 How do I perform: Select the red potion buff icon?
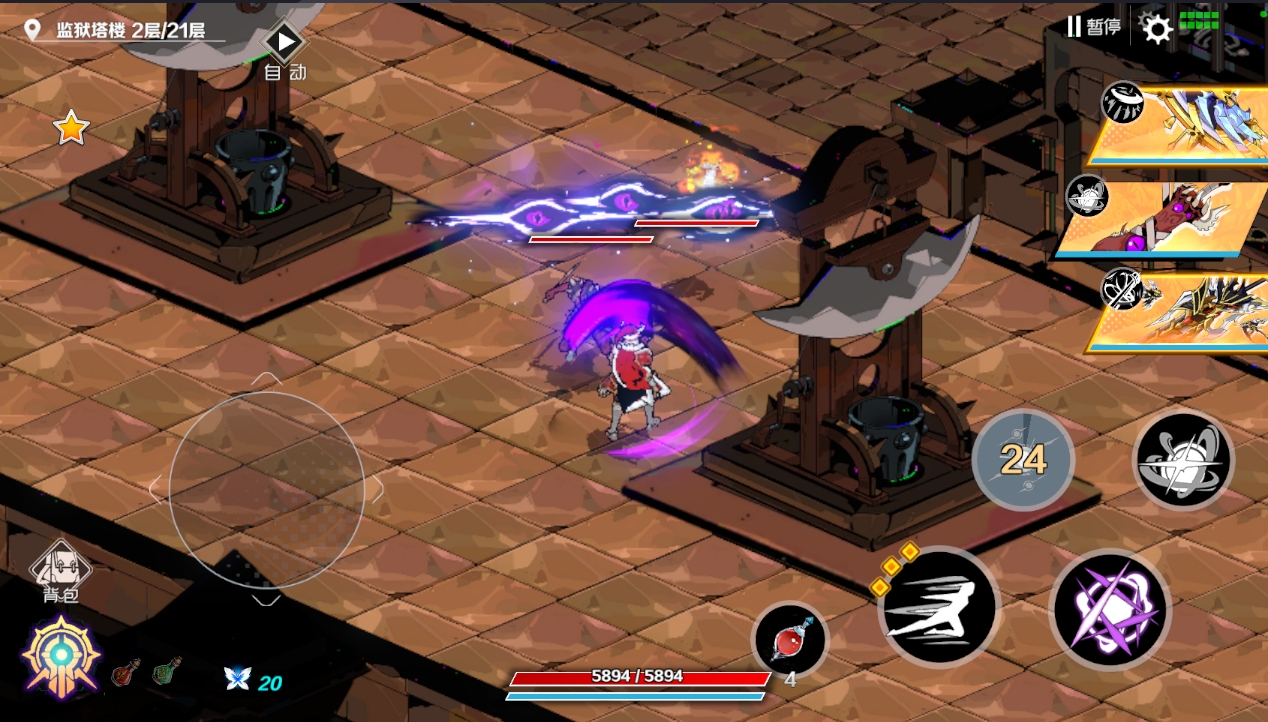(x=126, y=672)
